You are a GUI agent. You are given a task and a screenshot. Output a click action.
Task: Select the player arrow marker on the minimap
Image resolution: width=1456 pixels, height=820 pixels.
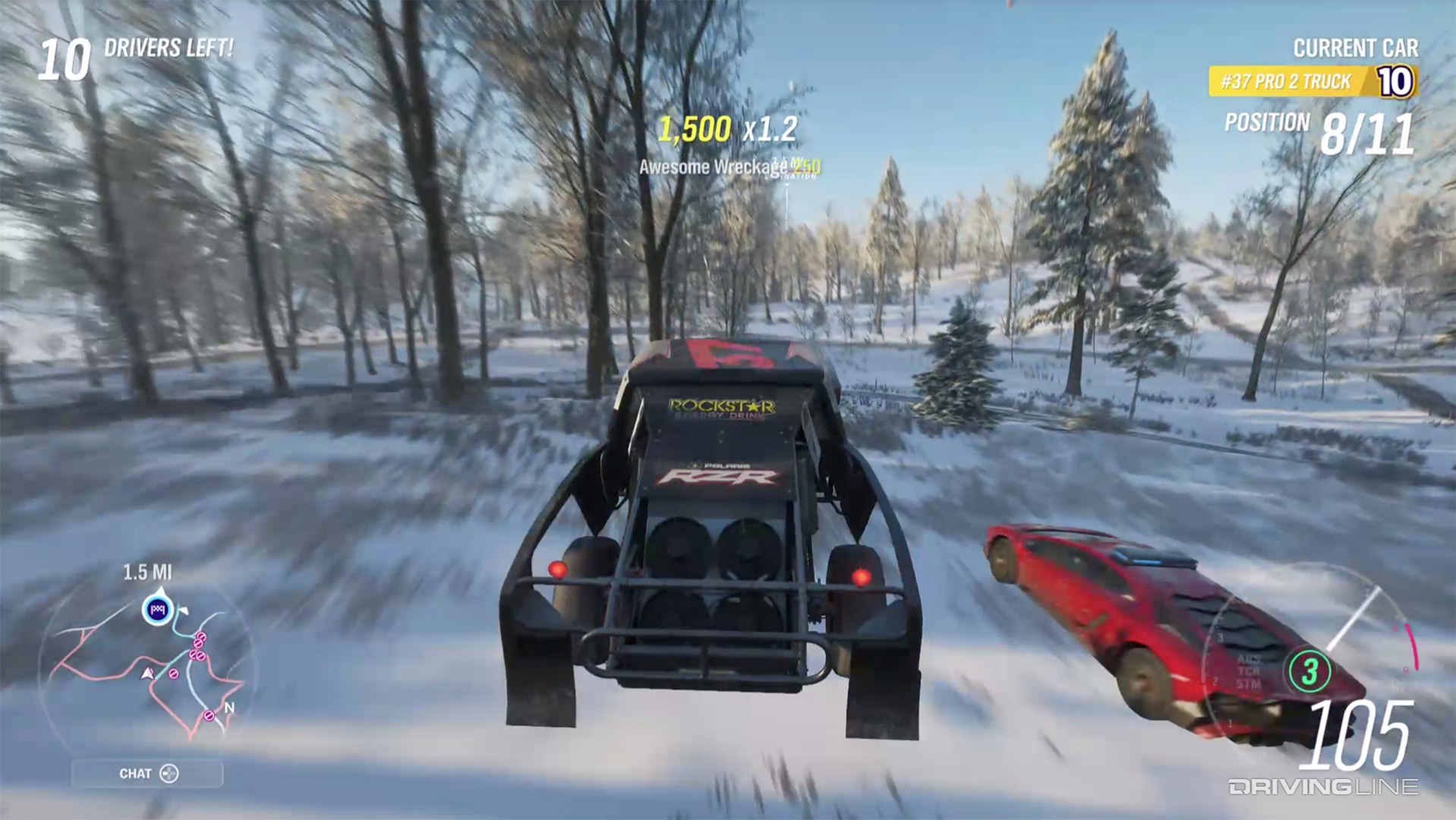coord(148,673)
